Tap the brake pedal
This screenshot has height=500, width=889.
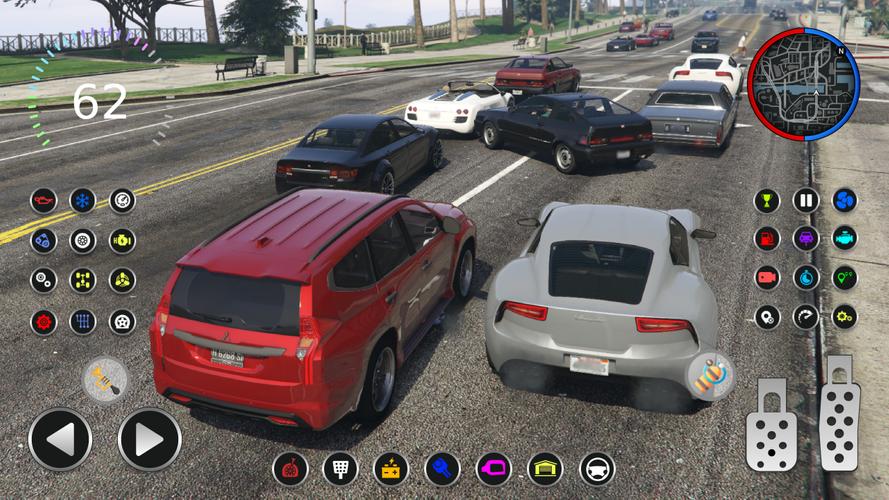click(771, 425)
